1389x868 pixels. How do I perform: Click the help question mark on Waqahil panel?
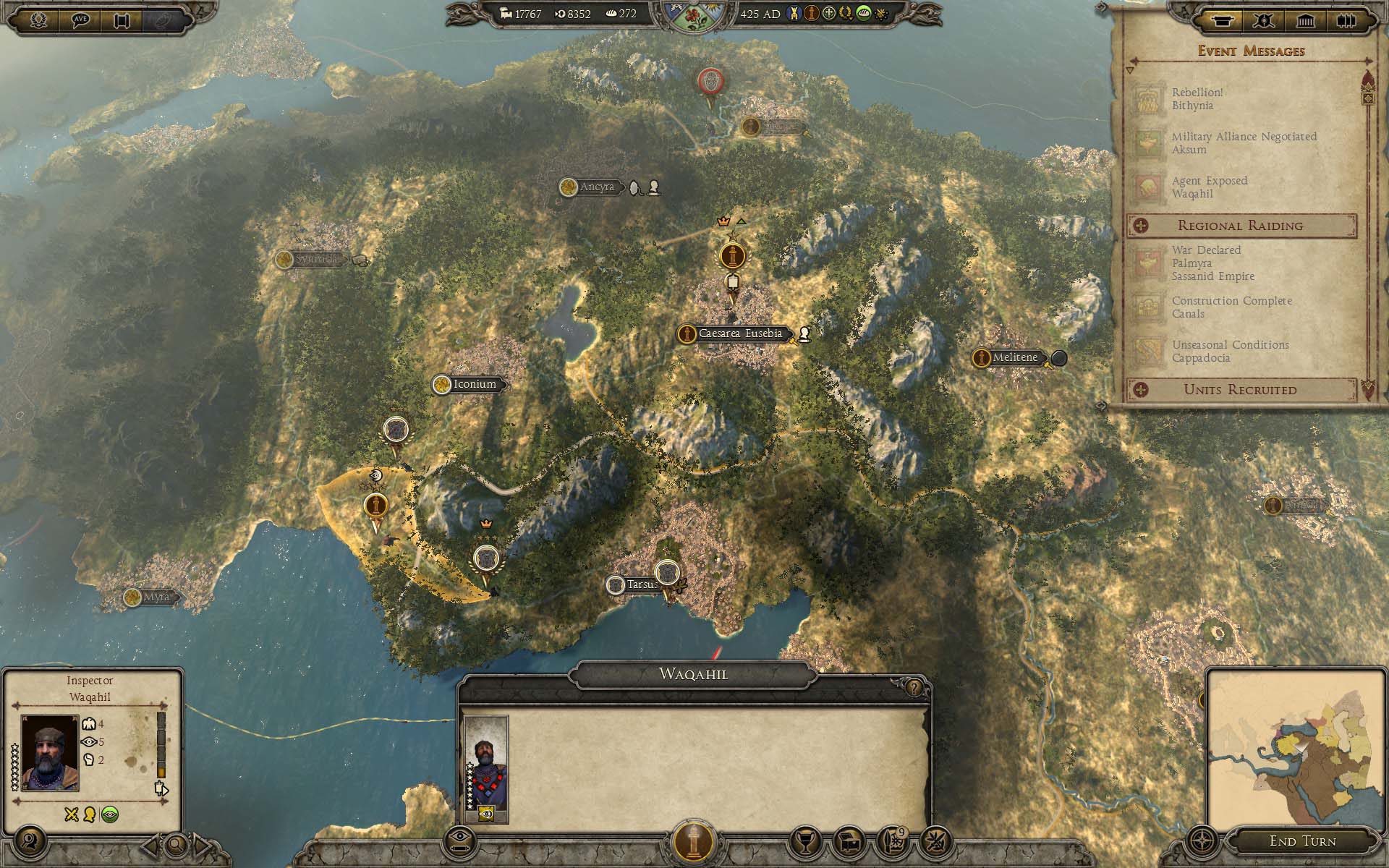[x=914, y=687]
